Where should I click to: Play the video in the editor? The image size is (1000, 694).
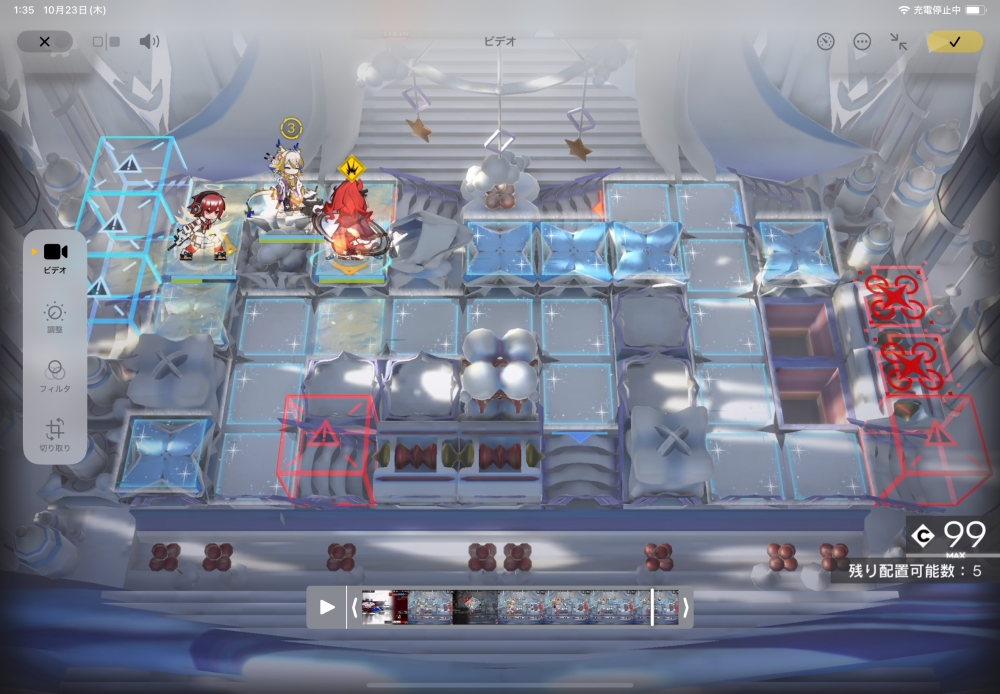click(x=327, y=607)
